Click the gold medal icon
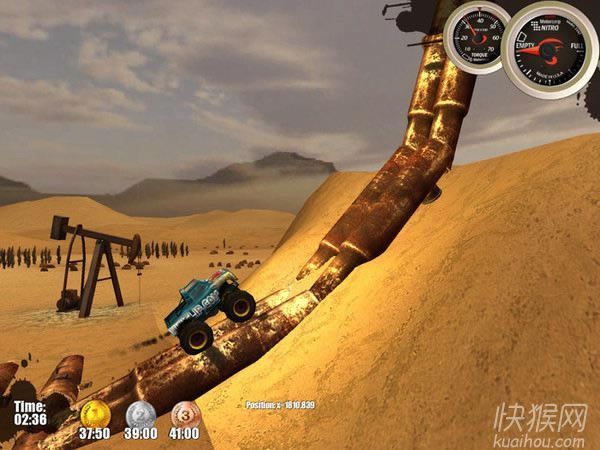This screenshot has height=450, width=600. pyautogui.click(x=95, y=413)
